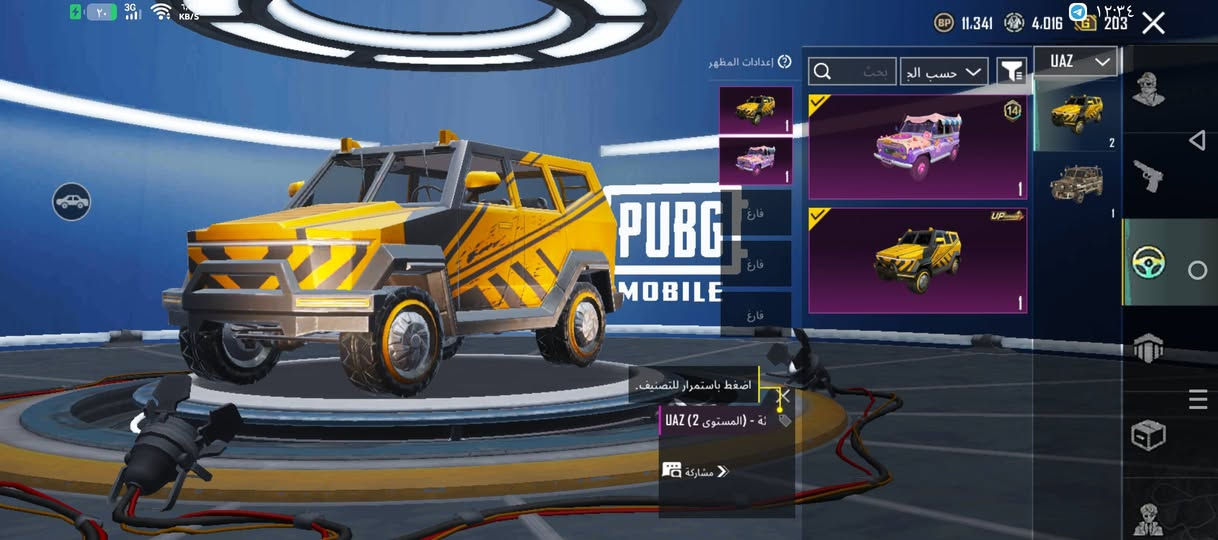Viewport: 1218px width, 540px height.
Task: Pick the purple UAZ appearance preset slot
Action: click(755, 161)
